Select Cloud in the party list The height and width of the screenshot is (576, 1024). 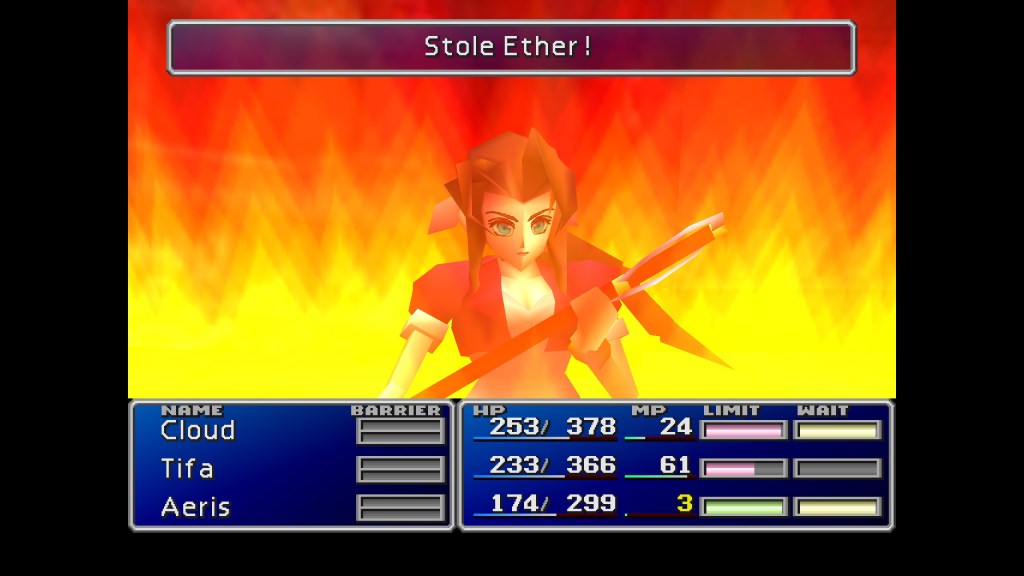[x=198, y=431]
